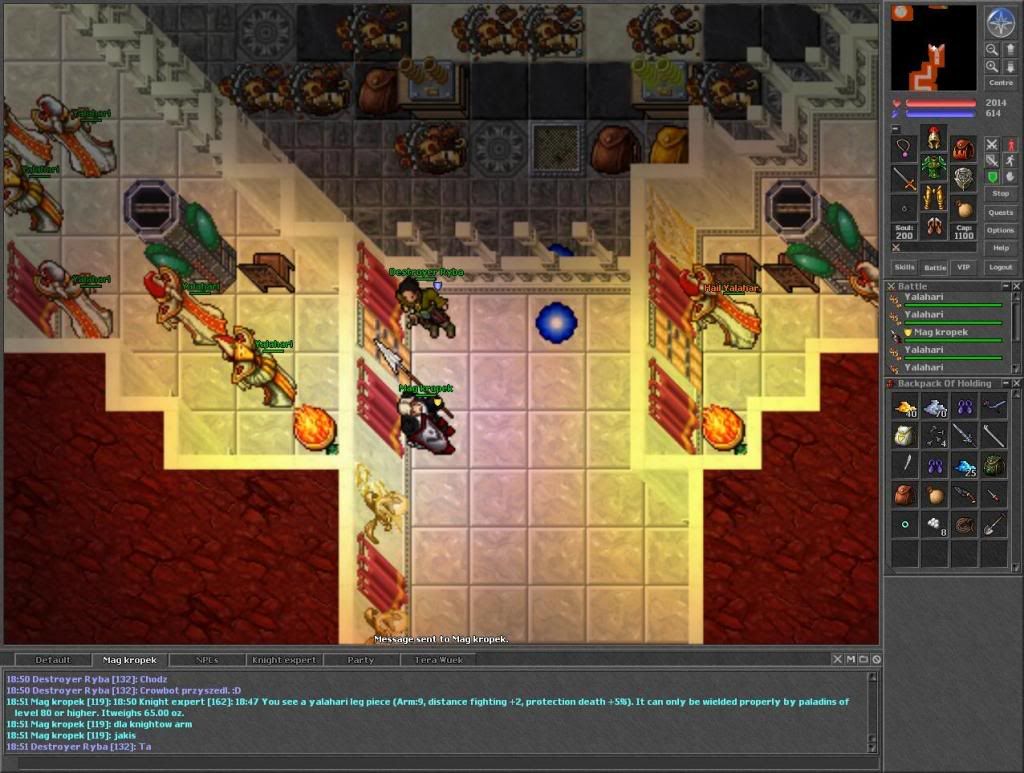This screenshot has height=773, width=1024.
Task: Switch to the Knight expert chat tab
Action: click(284, 660)
